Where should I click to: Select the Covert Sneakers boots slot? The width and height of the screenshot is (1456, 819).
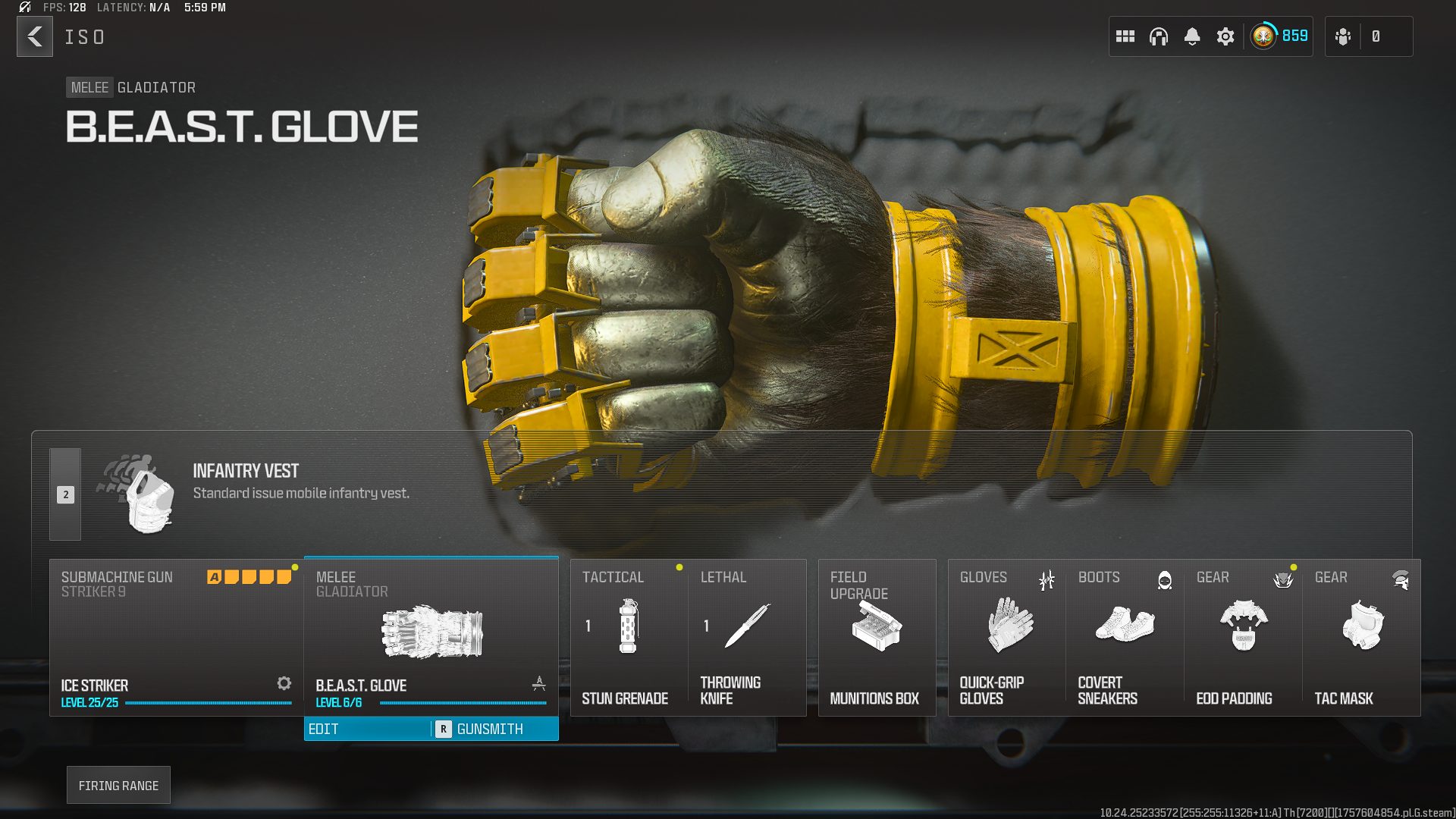click(x=1125, y=637)
